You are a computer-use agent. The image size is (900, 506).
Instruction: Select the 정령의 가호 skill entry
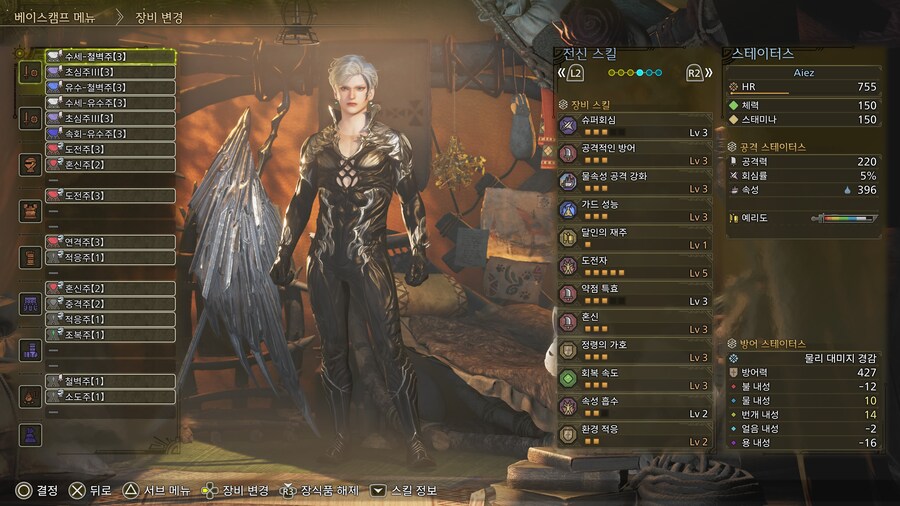click(x=634, y=350)
